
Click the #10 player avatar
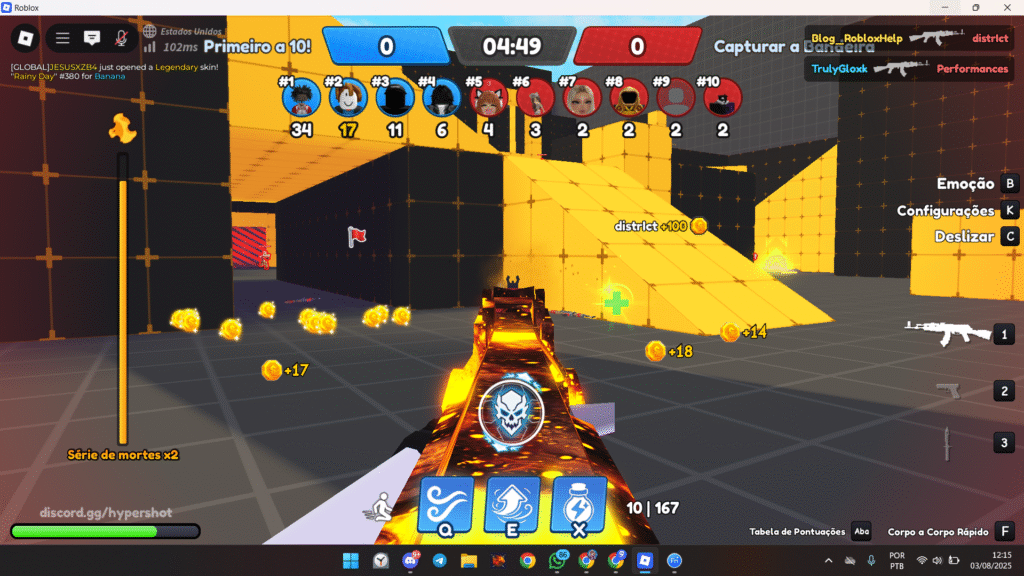[x=723, y=99]
